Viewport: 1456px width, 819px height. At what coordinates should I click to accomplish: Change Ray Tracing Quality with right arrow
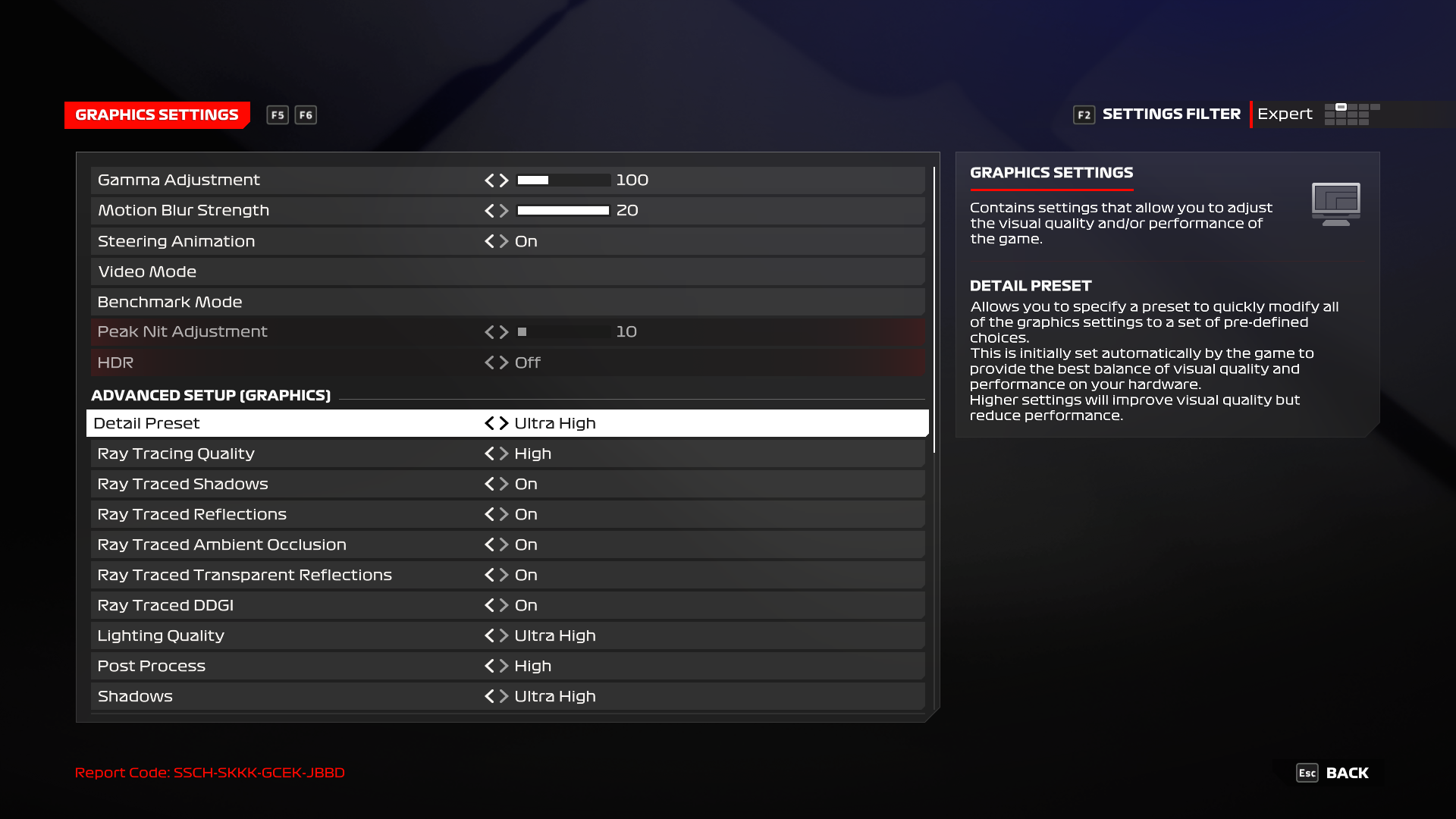[x=504, y=453]
